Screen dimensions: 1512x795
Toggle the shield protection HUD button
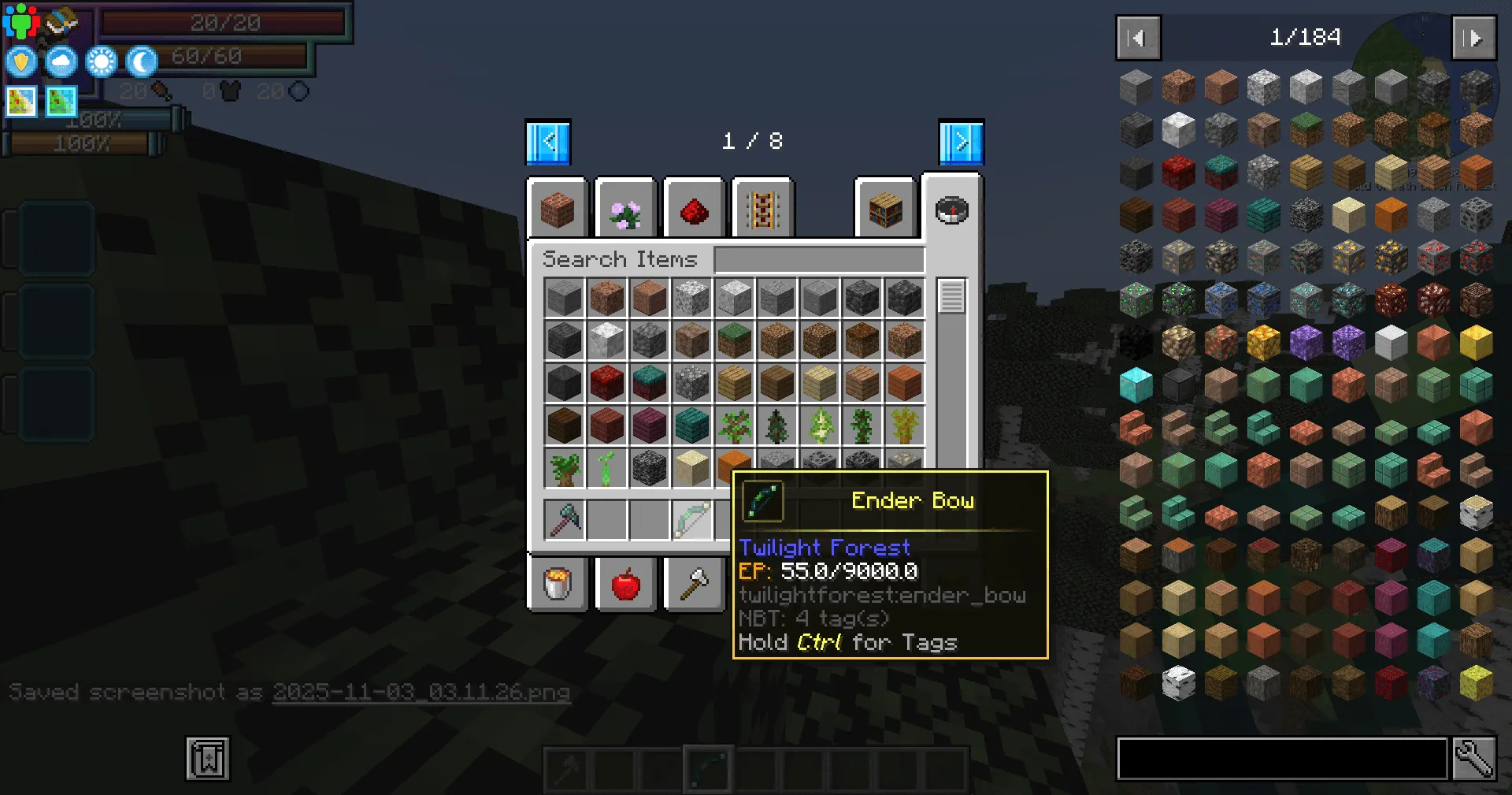coord(21,61)
